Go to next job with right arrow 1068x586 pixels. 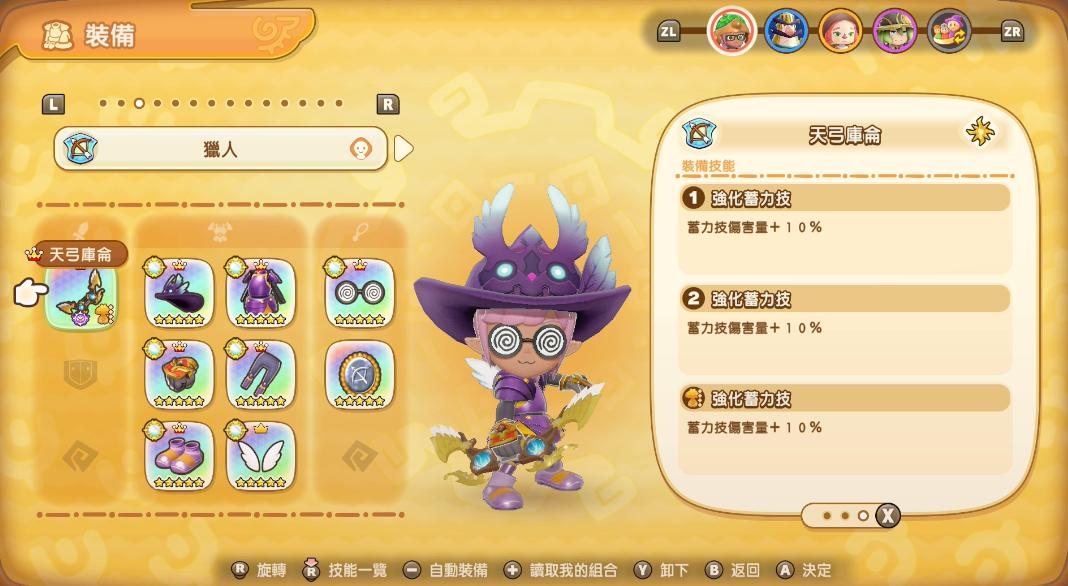click(403, 149)
